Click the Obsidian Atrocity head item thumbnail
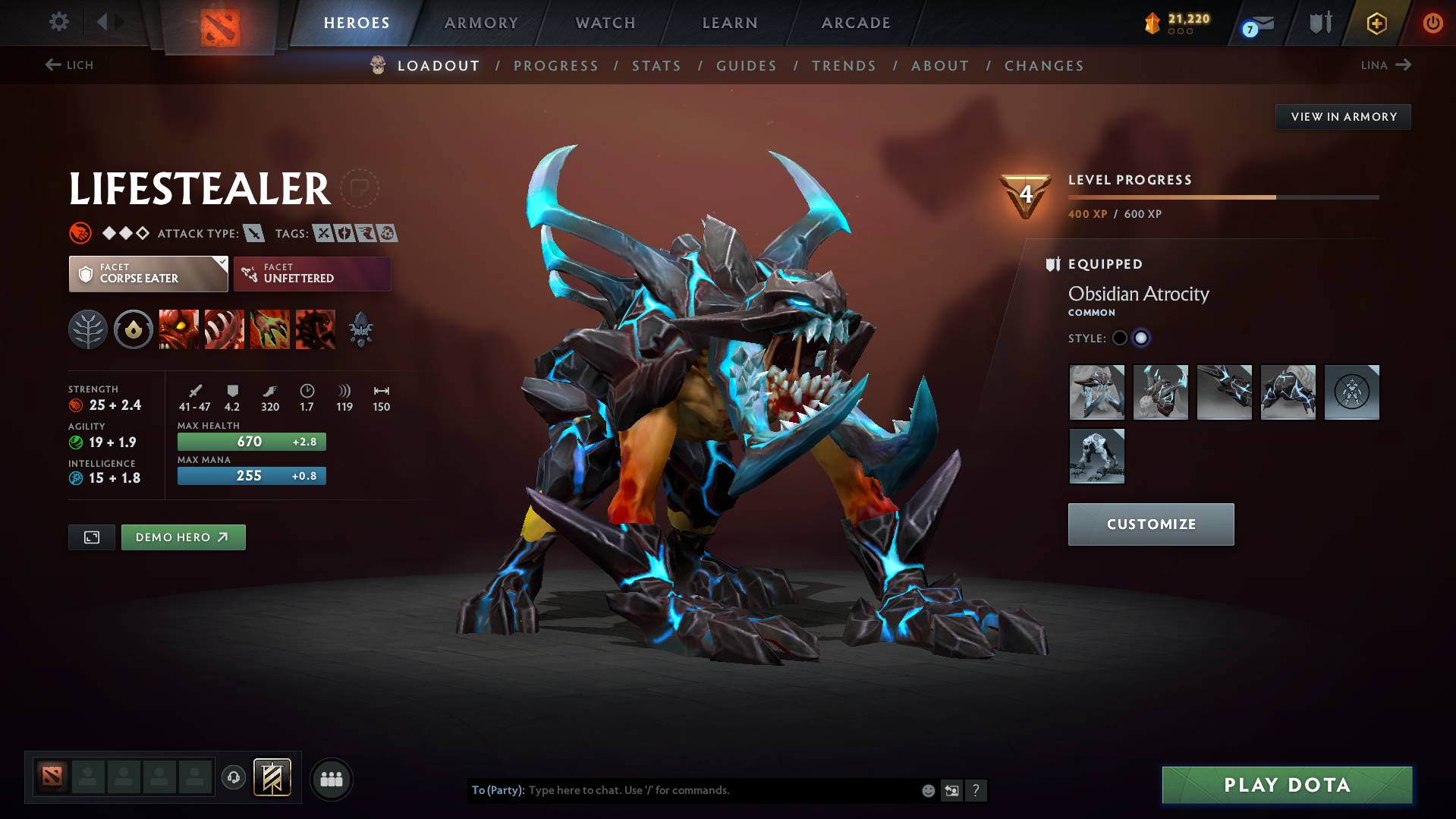The width and height of the screenshot is (1456, 819). (x=1096, y=392)
